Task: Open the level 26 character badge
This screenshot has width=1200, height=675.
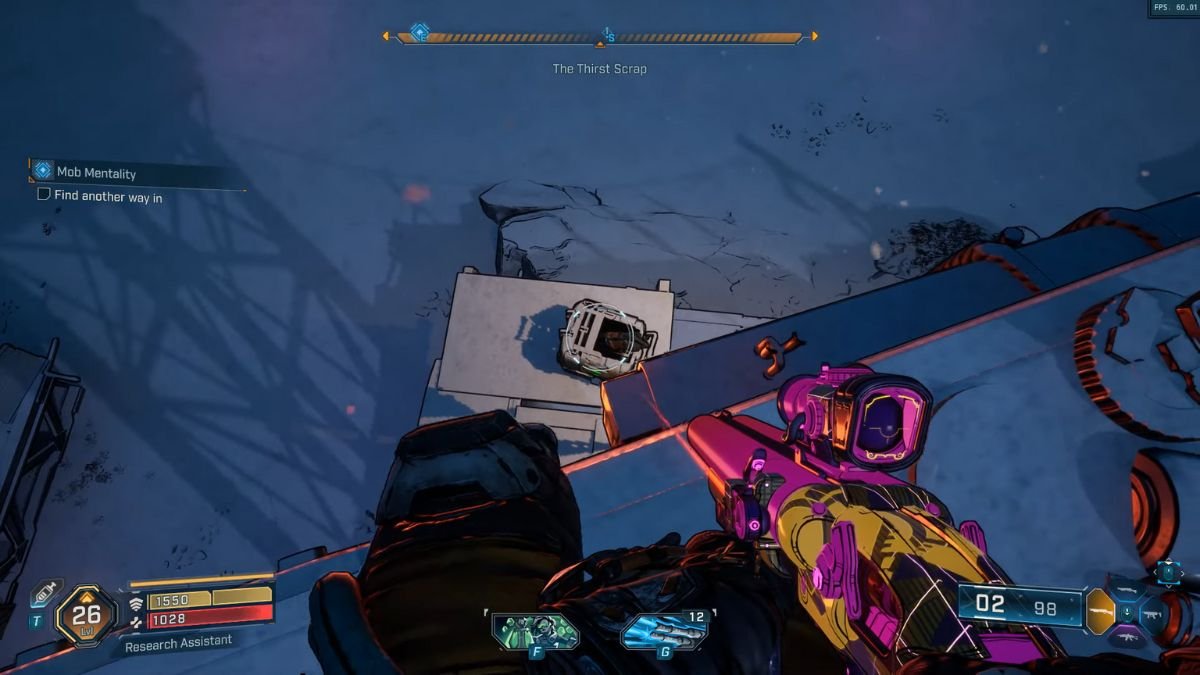Action: click(86, 615)
